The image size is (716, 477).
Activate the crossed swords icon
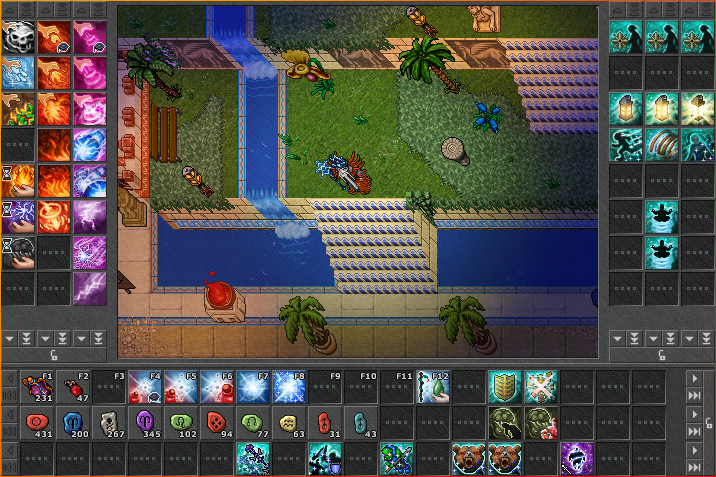pos(541,387)
